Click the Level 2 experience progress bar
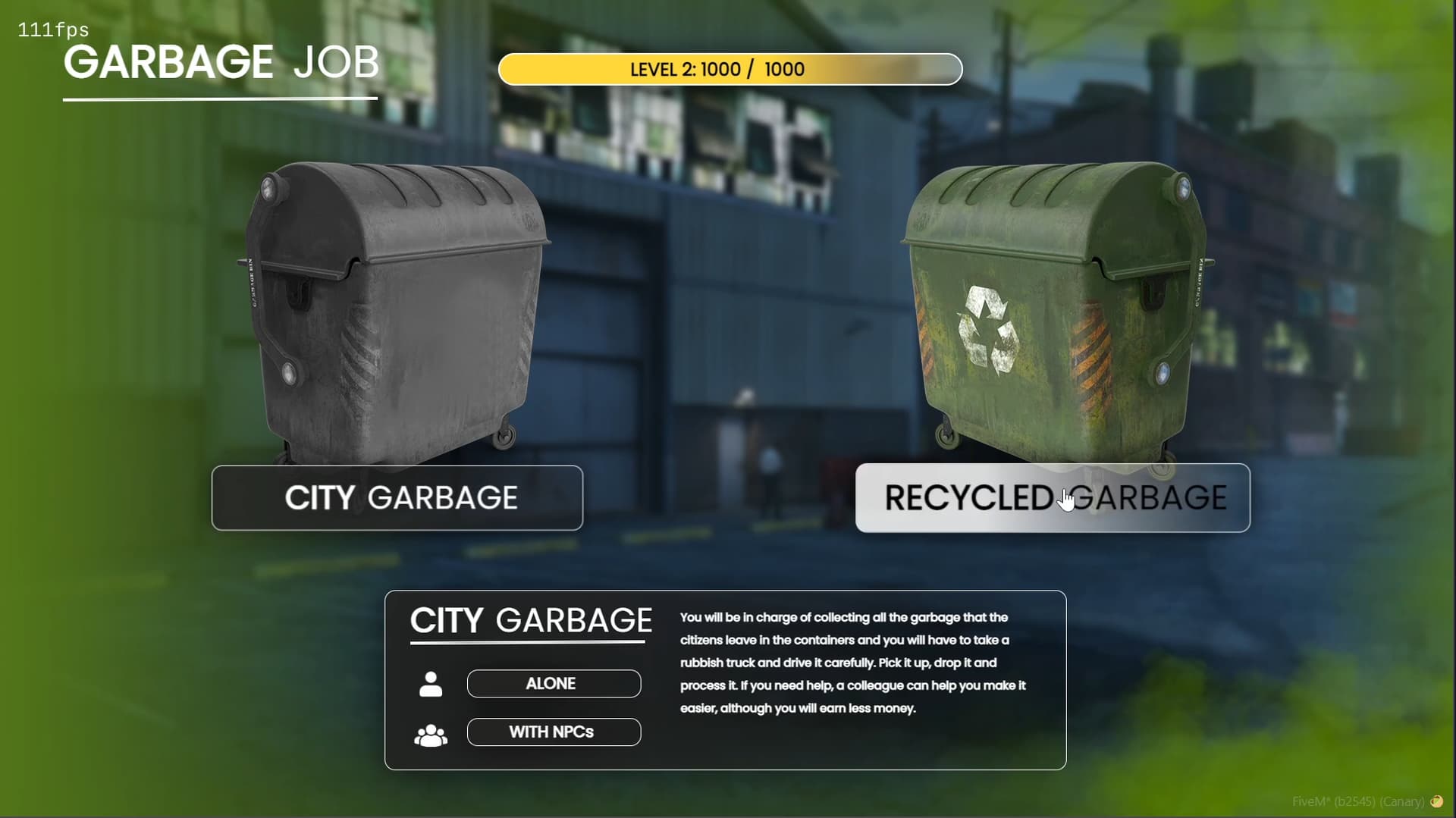This screenshot has width=1456, height=818. coord(730,69)
